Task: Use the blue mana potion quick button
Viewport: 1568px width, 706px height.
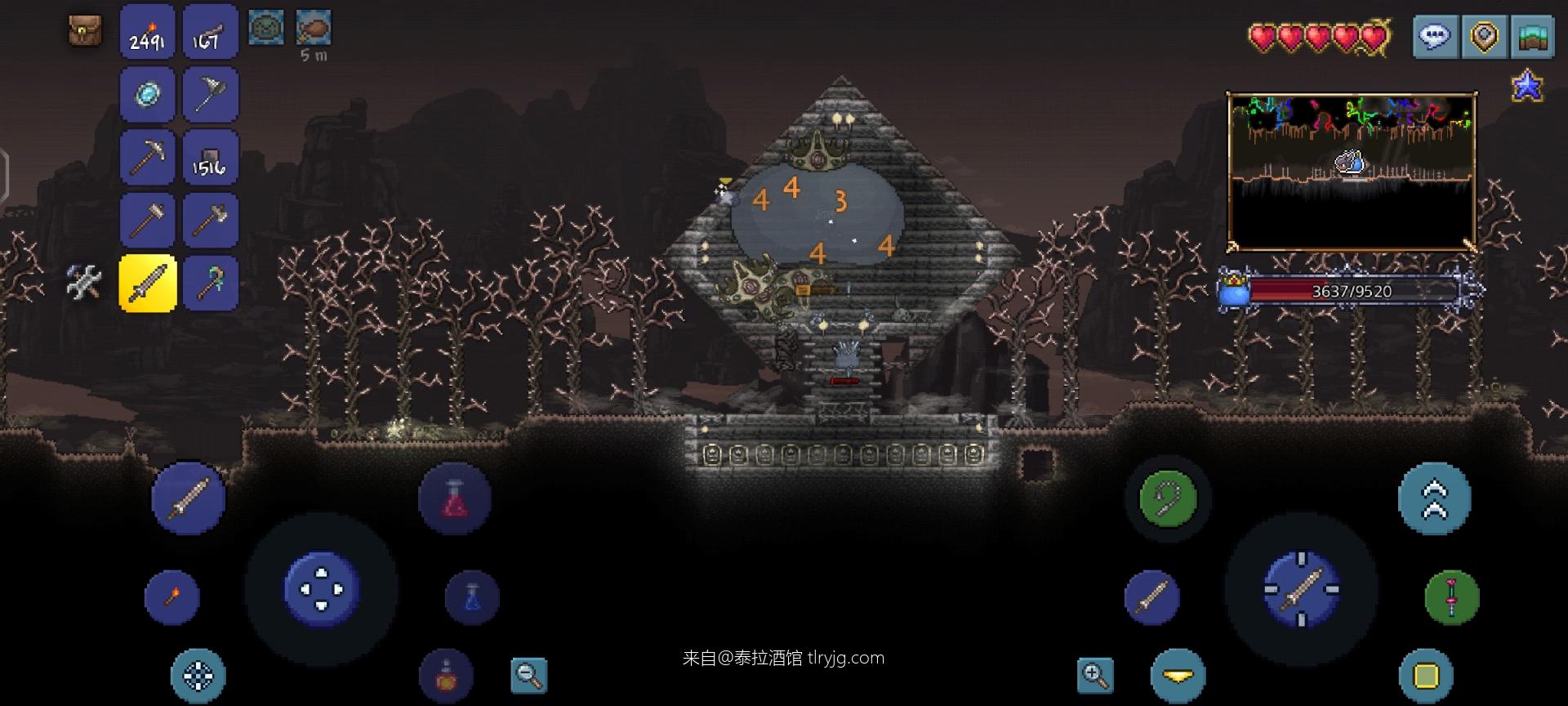Action: point(472,597)
